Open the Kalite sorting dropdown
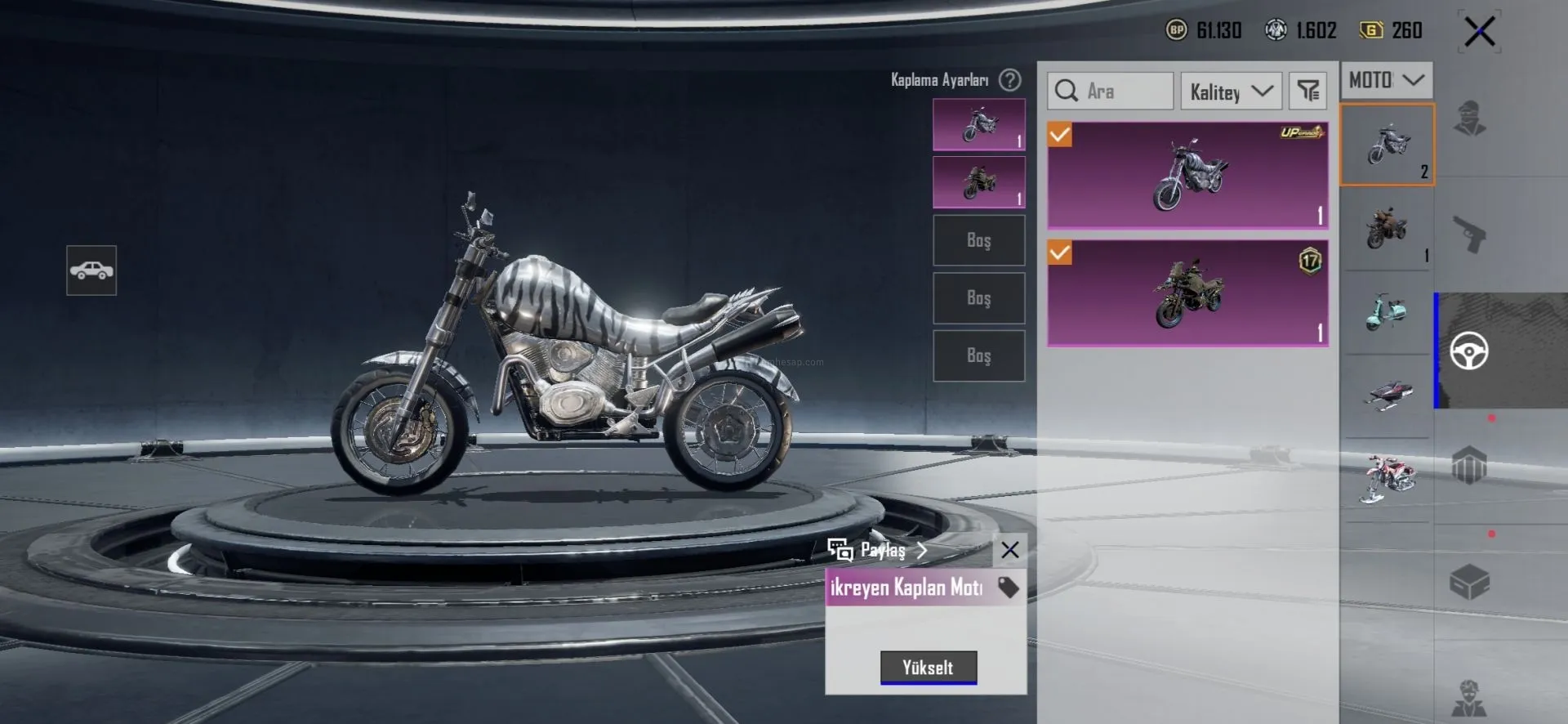 pyautogui.click(x=1231, y=91)
